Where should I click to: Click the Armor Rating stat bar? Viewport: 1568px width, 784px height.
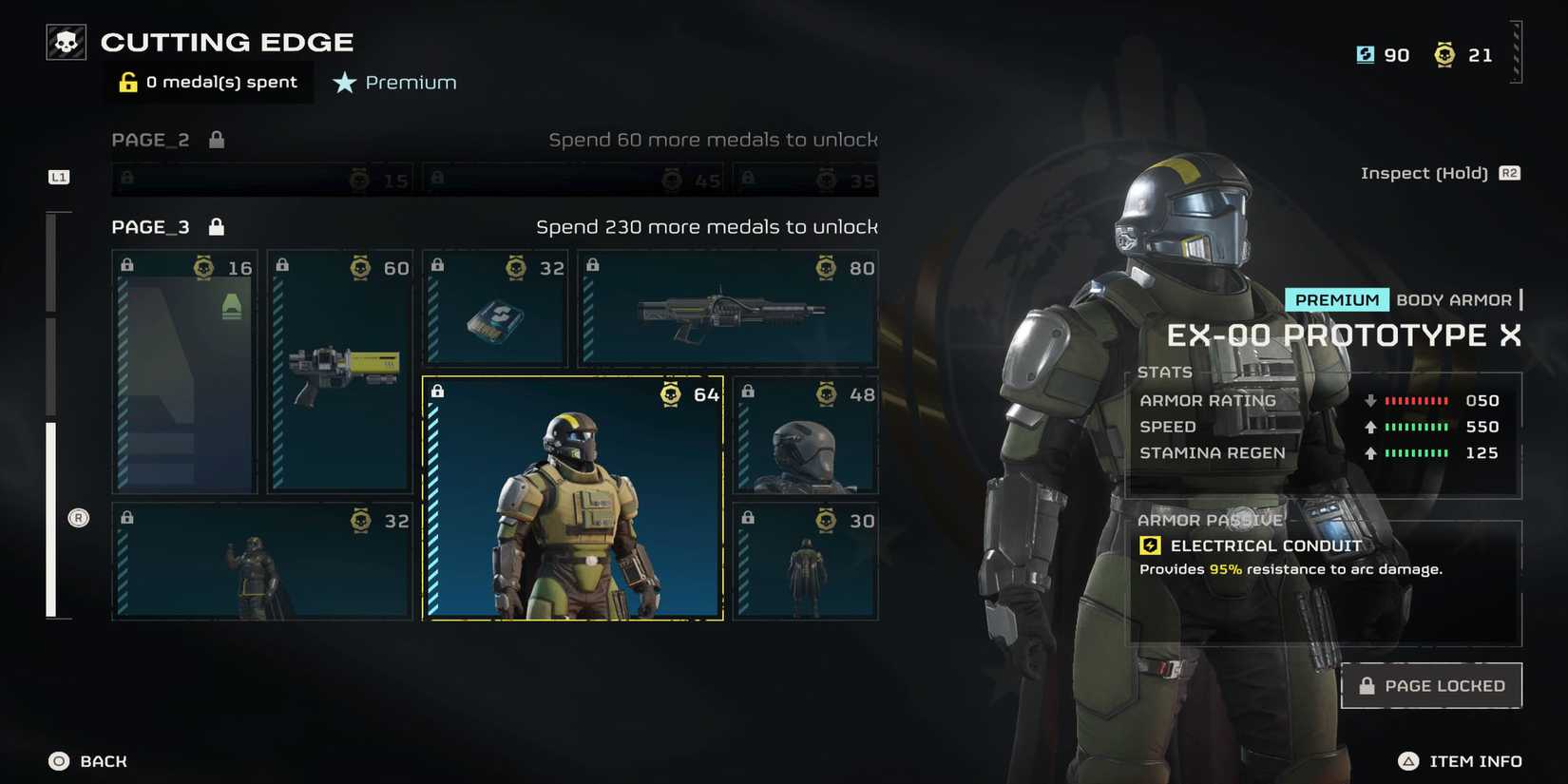[1416, 400]
